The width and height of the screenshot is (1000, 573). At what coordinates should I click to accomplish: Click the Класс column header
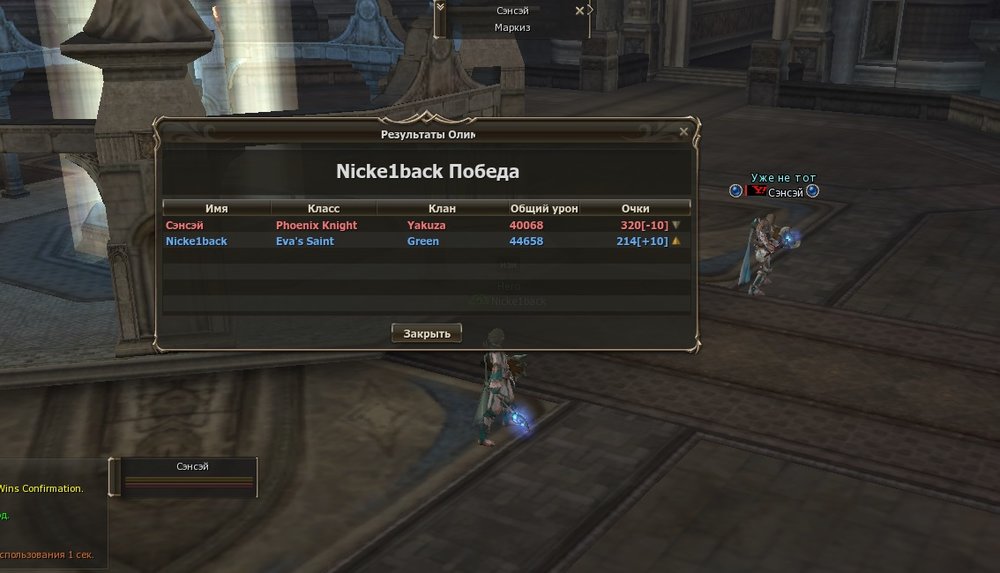323,208
